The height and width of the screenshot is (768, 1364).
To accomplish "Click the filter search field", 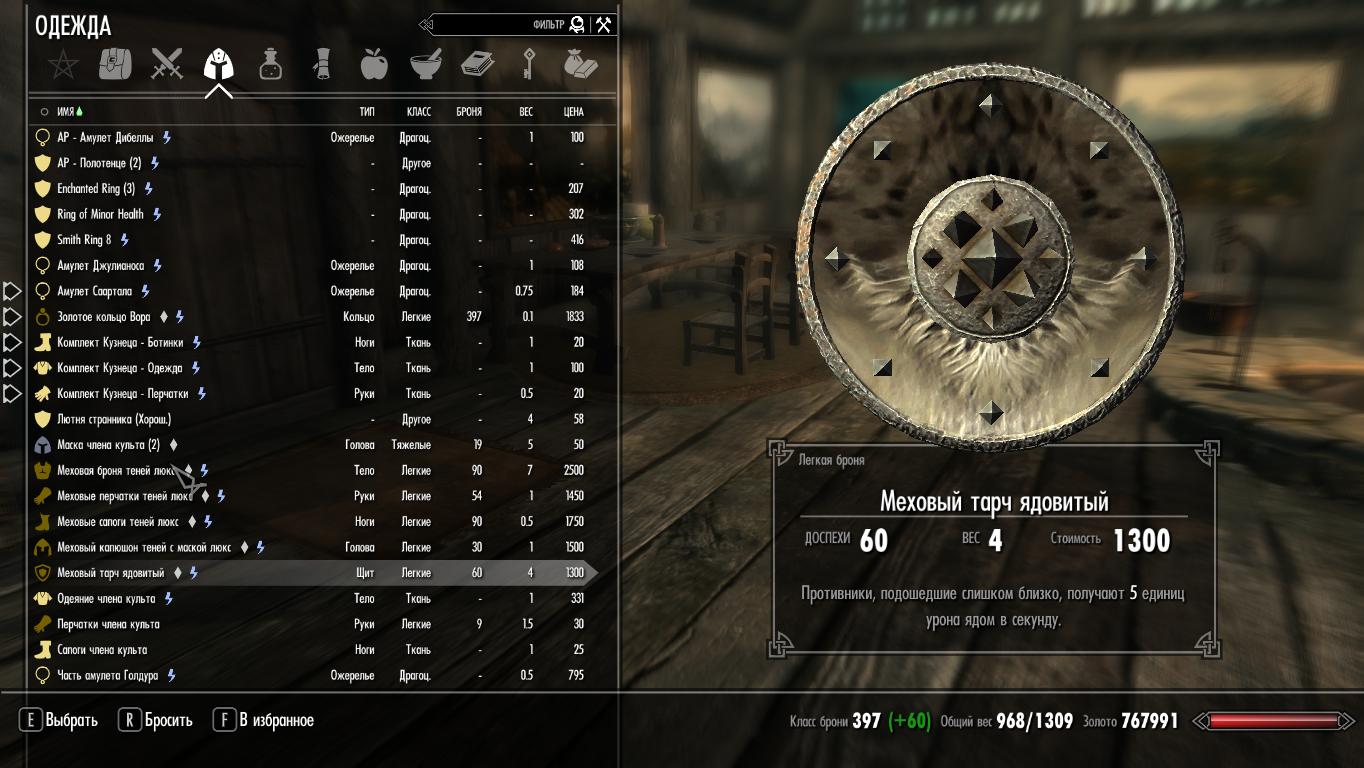I will (x=500, y=25).
